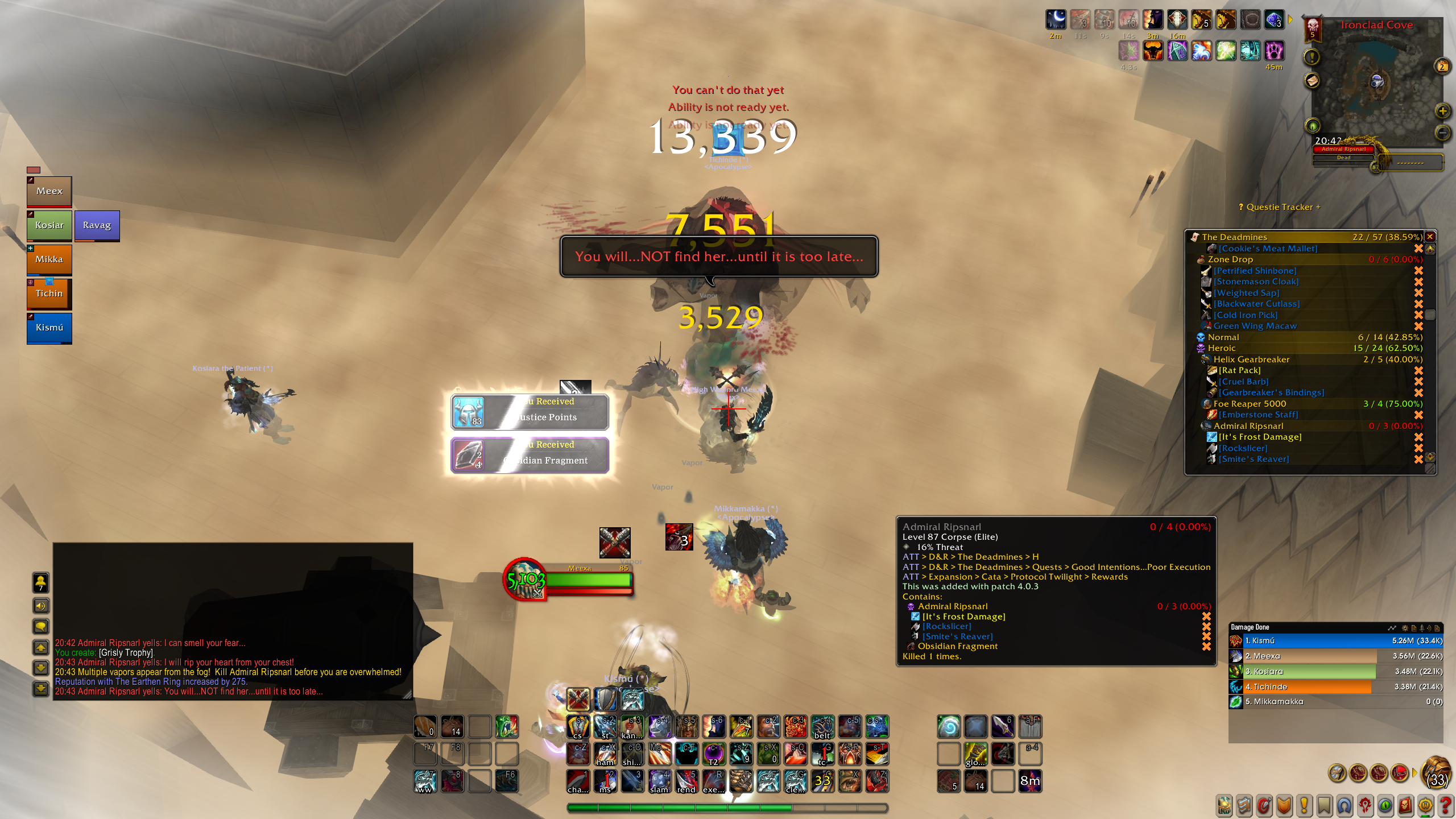Open the red question mark help button

[1445, 805]
